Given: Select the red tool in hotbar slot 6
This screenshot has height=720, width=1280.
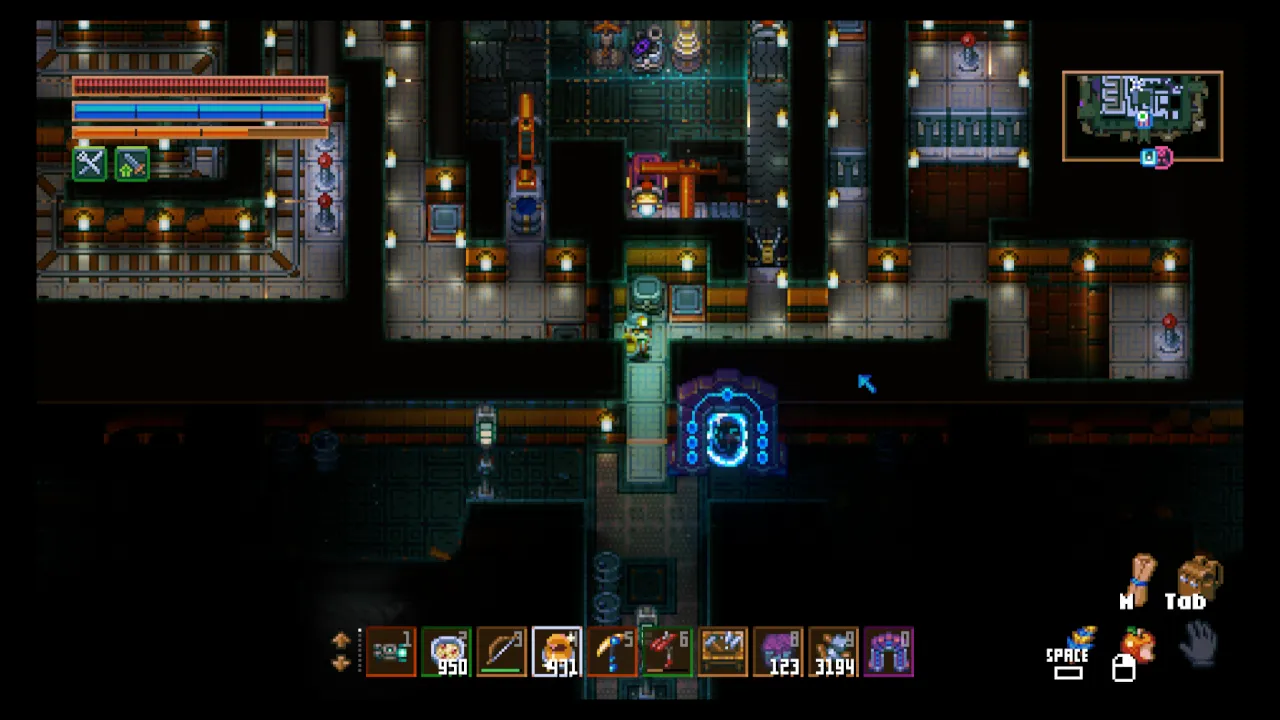Looking at the screenshot, I should (667, 652).
